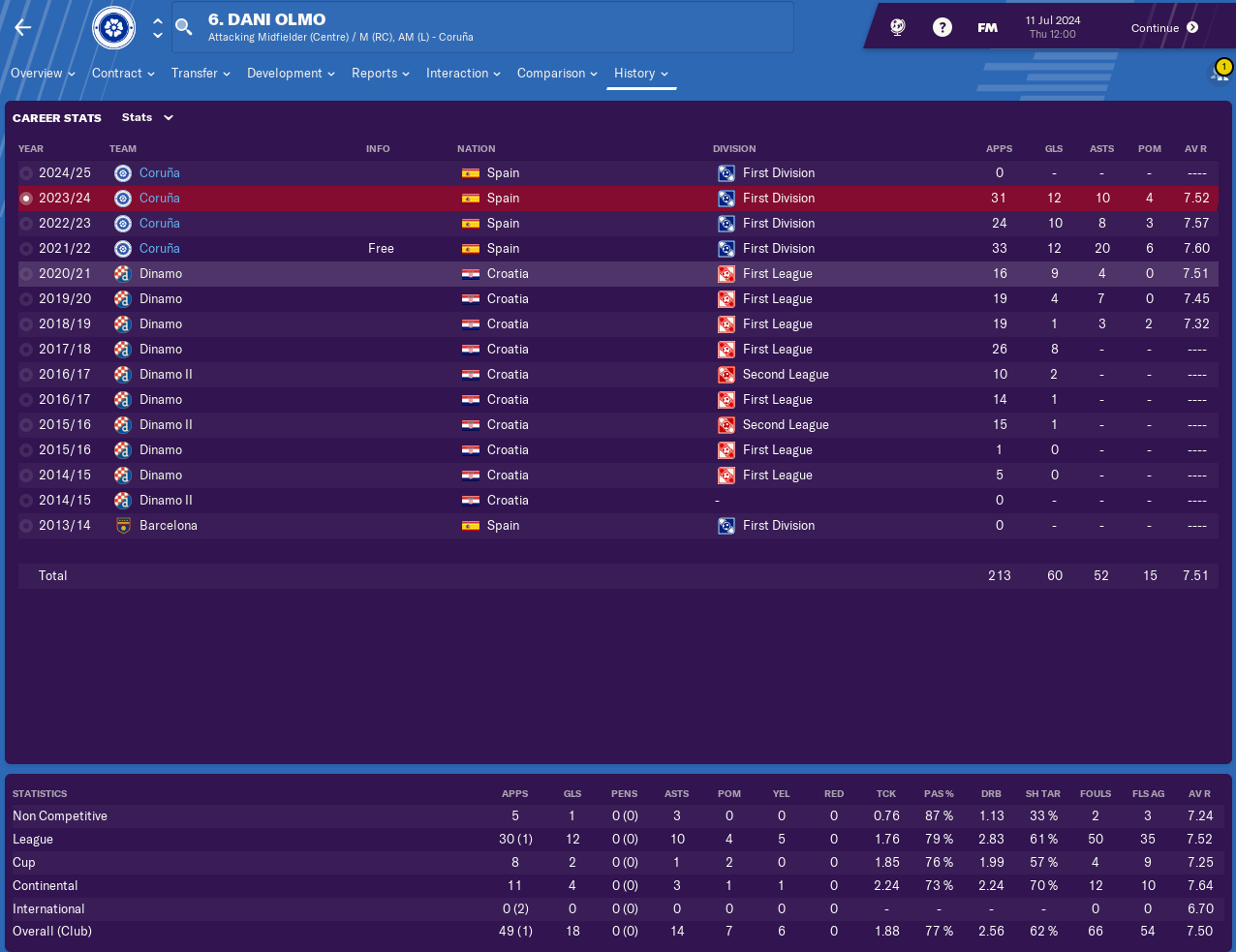Viewport: 1236px width, 952px height.
Task: Open the Comparison menu
Action: click(x=557, y=74)
